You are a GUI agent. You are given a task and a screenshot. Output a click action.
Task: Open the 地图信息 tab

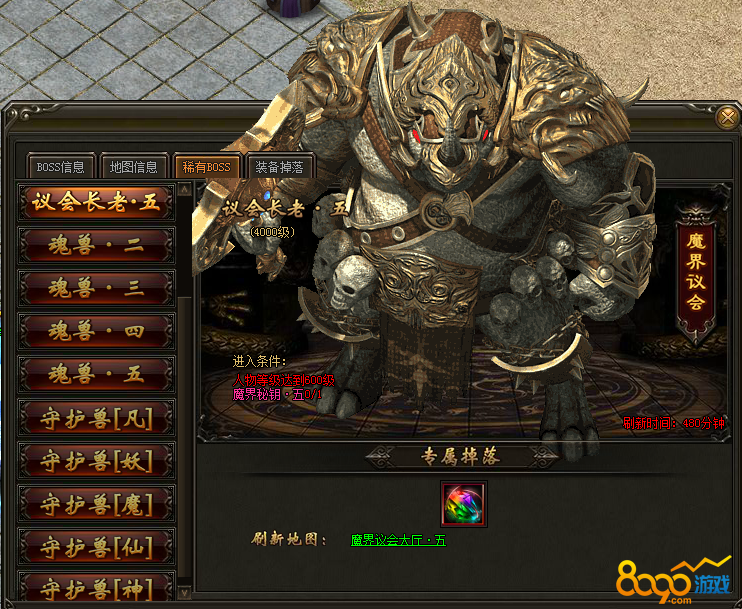click(x=134, y=166)
